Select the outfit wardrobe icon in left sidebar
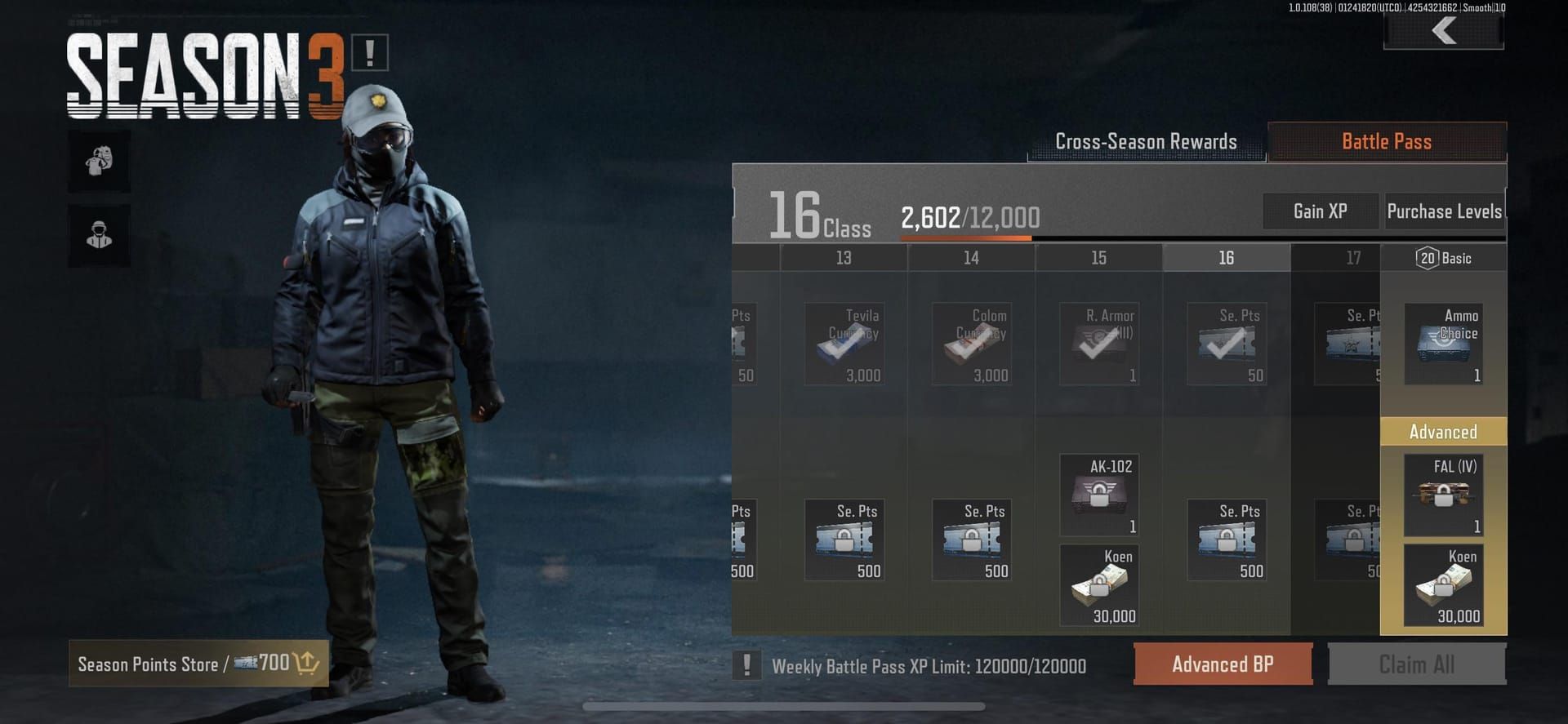 point(98,160)
